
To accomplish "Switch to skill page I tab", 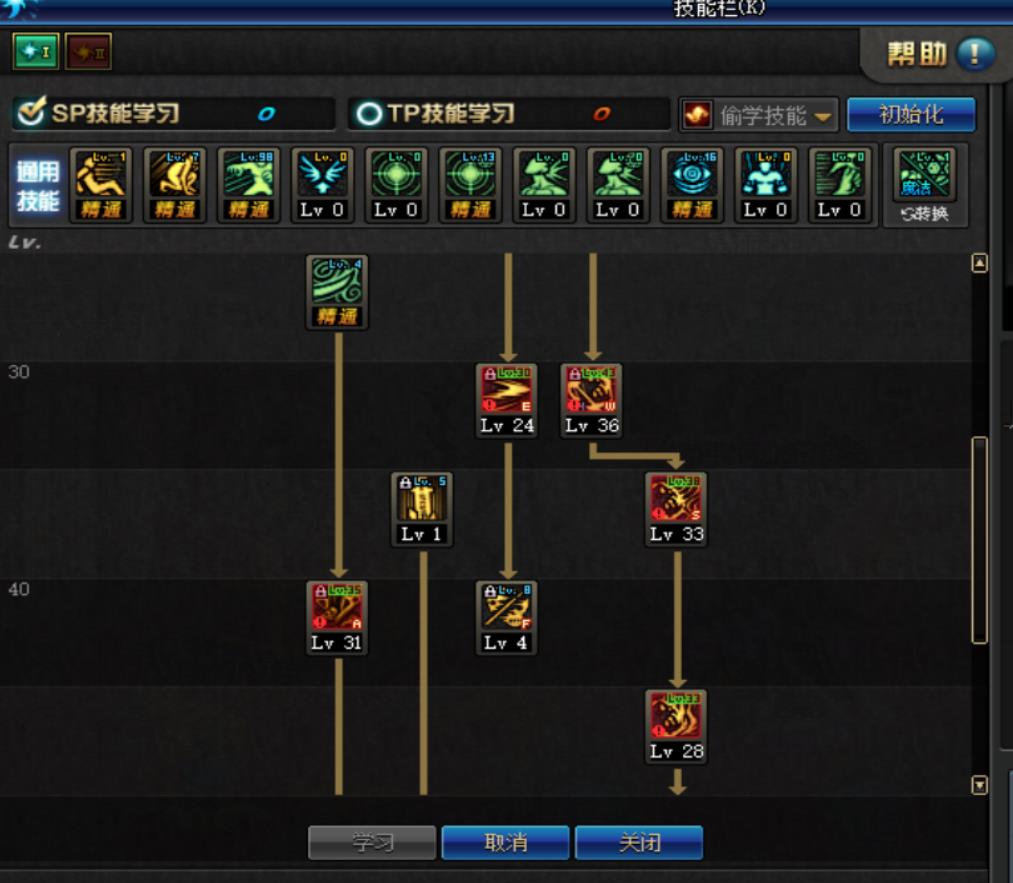I will [35, 52].
